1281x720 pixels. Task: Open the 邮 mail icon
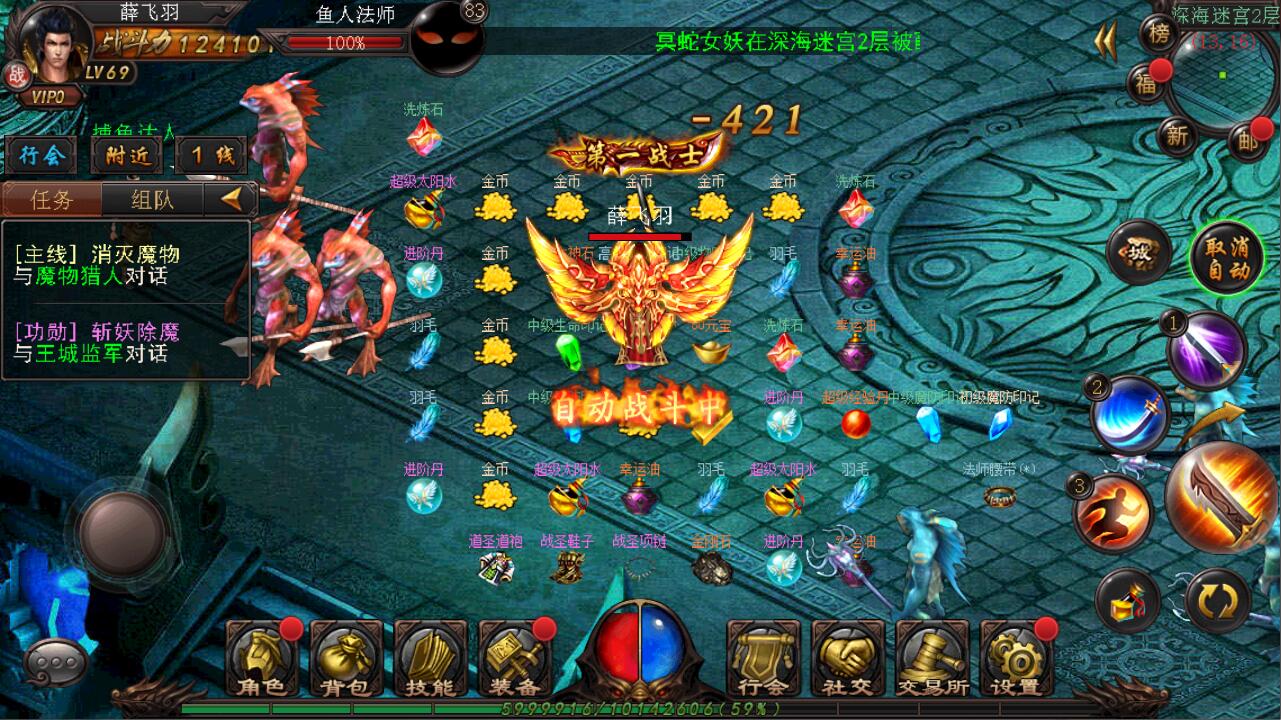click(1247, 141)
